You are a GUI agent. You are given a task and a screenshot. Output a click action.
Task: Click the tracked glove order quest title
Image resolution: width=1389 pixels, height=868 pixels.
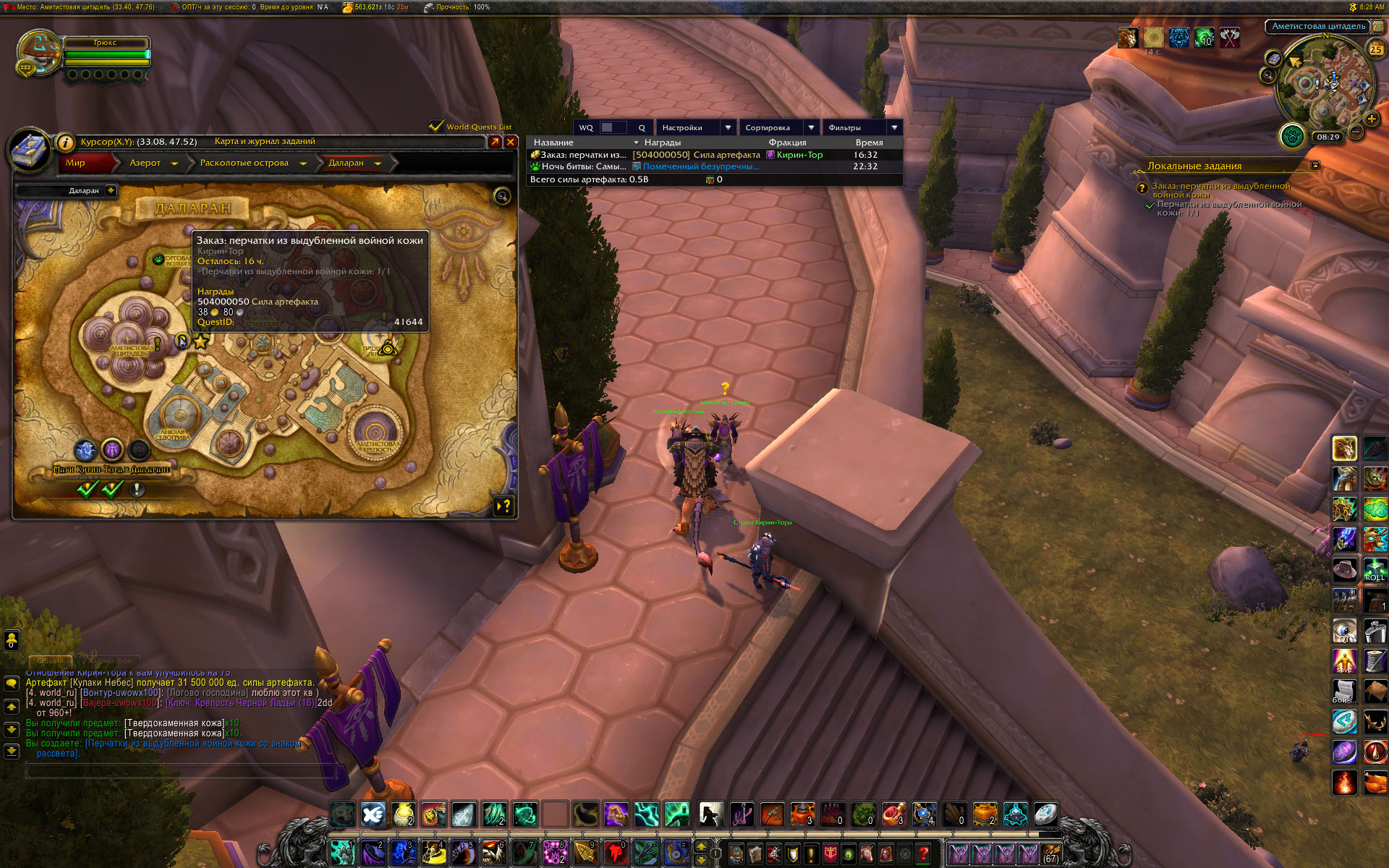click(x=1220, y=190)
